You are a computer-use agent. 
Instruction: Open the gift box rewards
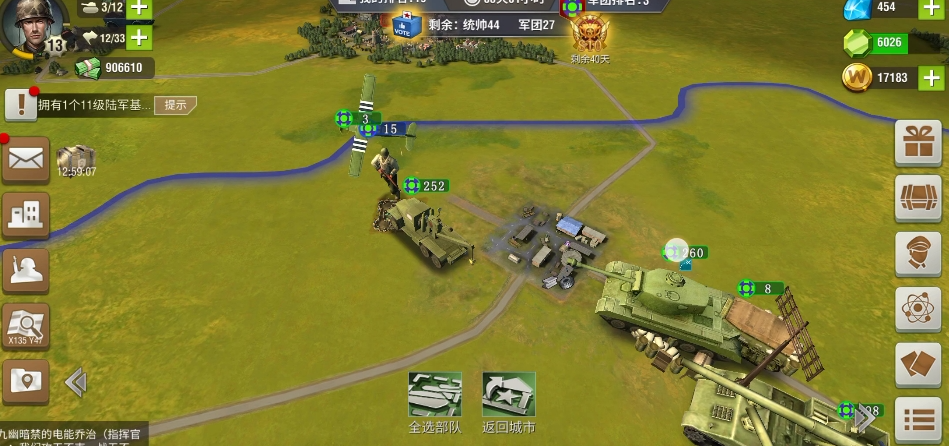coord(917,142)
